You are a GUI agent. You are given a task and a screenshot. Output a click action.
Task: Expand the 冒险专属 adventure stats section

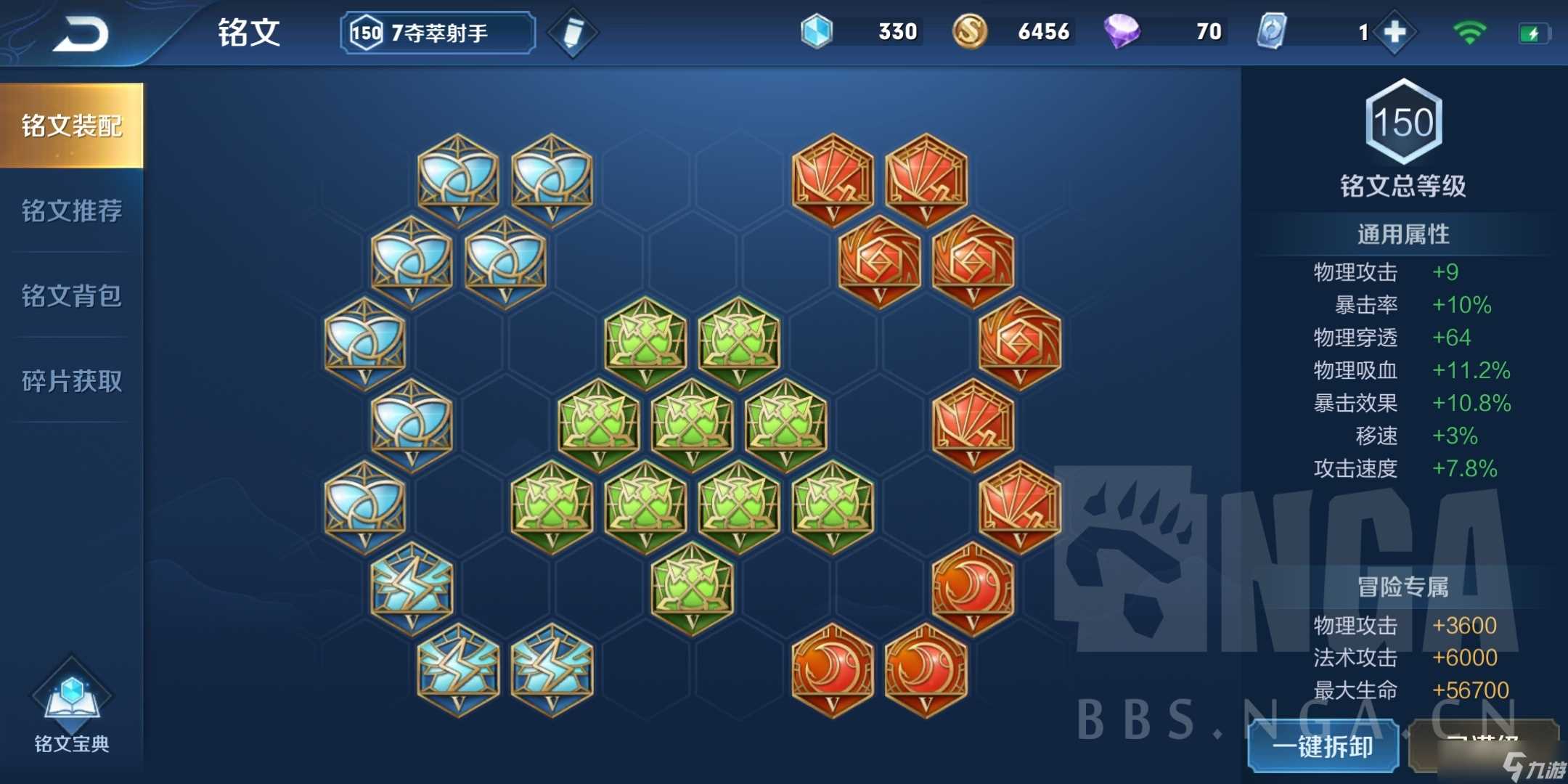tap(1404, 588)
